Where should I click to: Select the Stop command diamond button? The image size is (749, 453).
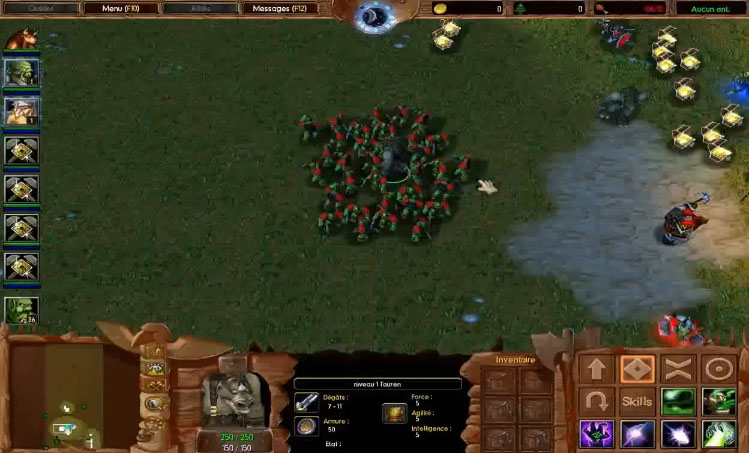click(x=637, y=368)
